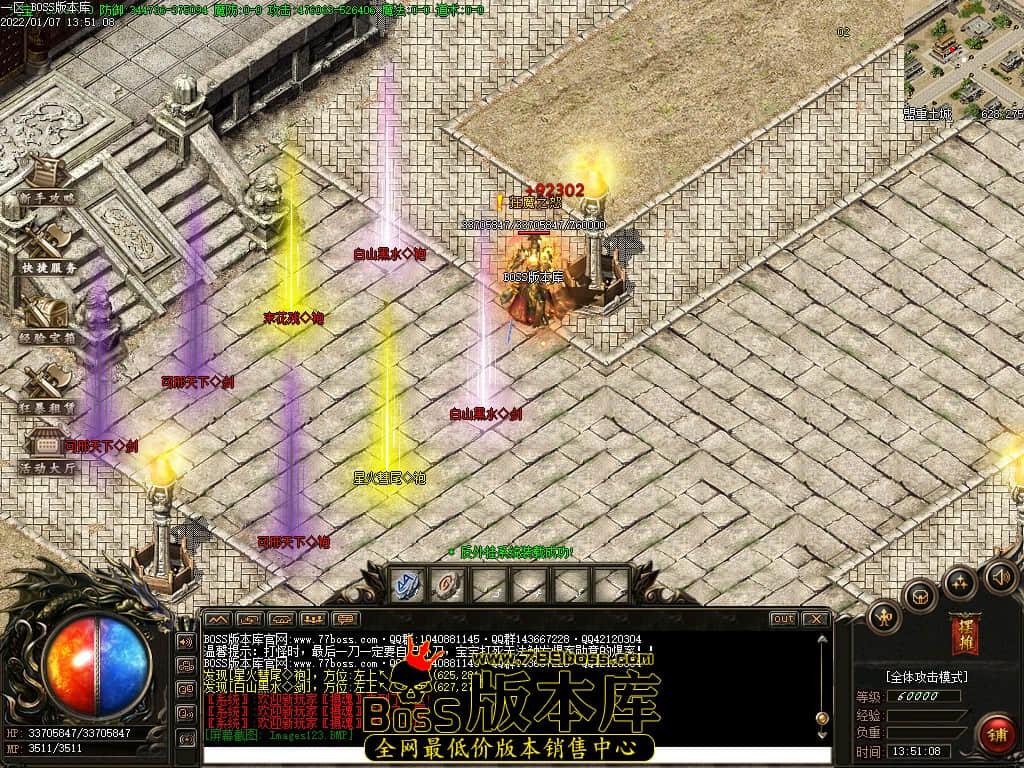This screenshot has height=768, width=1024.
Task: Select the speech bubble chat tab
Action: [346, 619]
